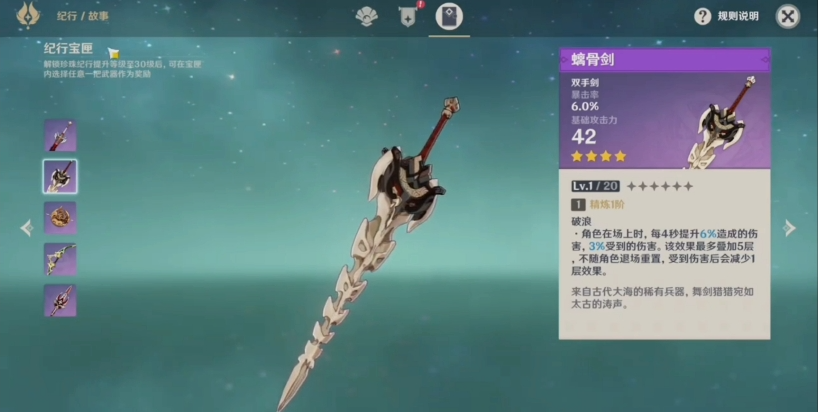Viewport: 818px width, 412px height.
Task: Click the small chest icon beside 纪行宝匣
Action: click(x=113, y=52)
